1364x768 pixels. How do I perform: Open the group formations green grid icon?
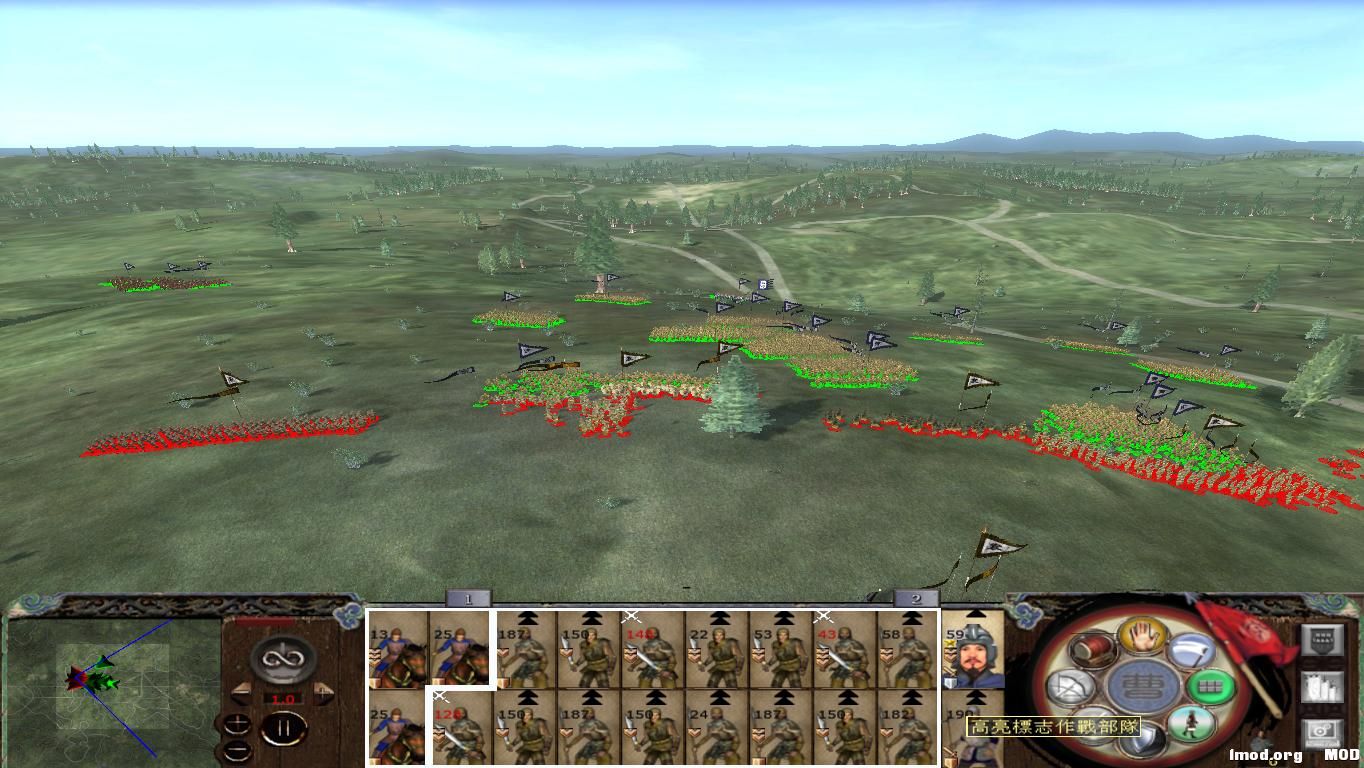pyautogui.click(x=1210, y=686)
